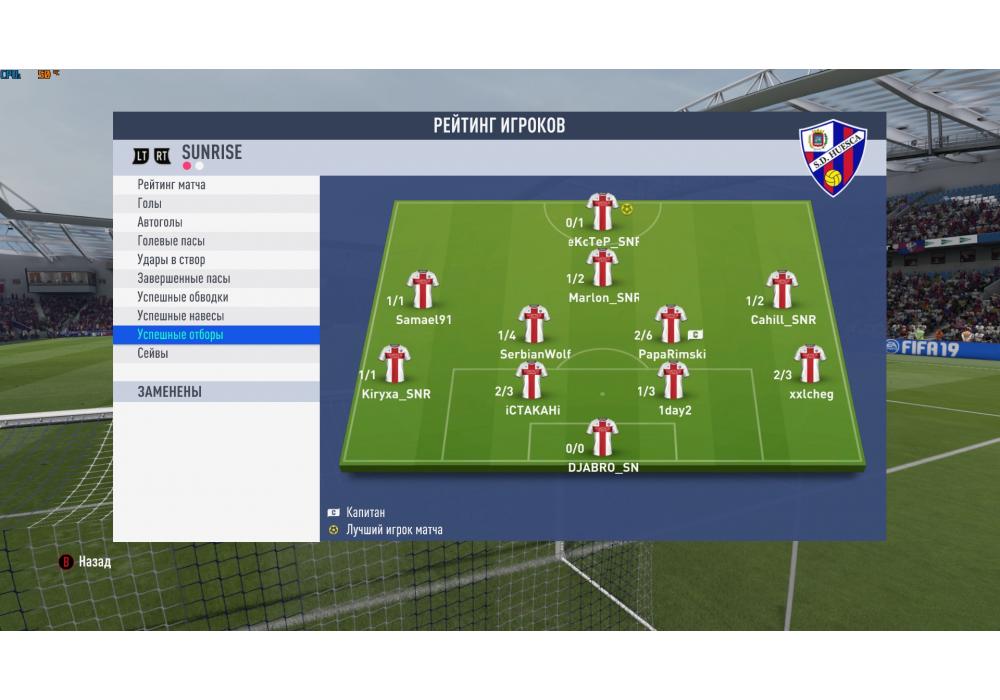
Task: Select goalkeeper DJABRO_SN on the pitch
Action: pos(602,438)
